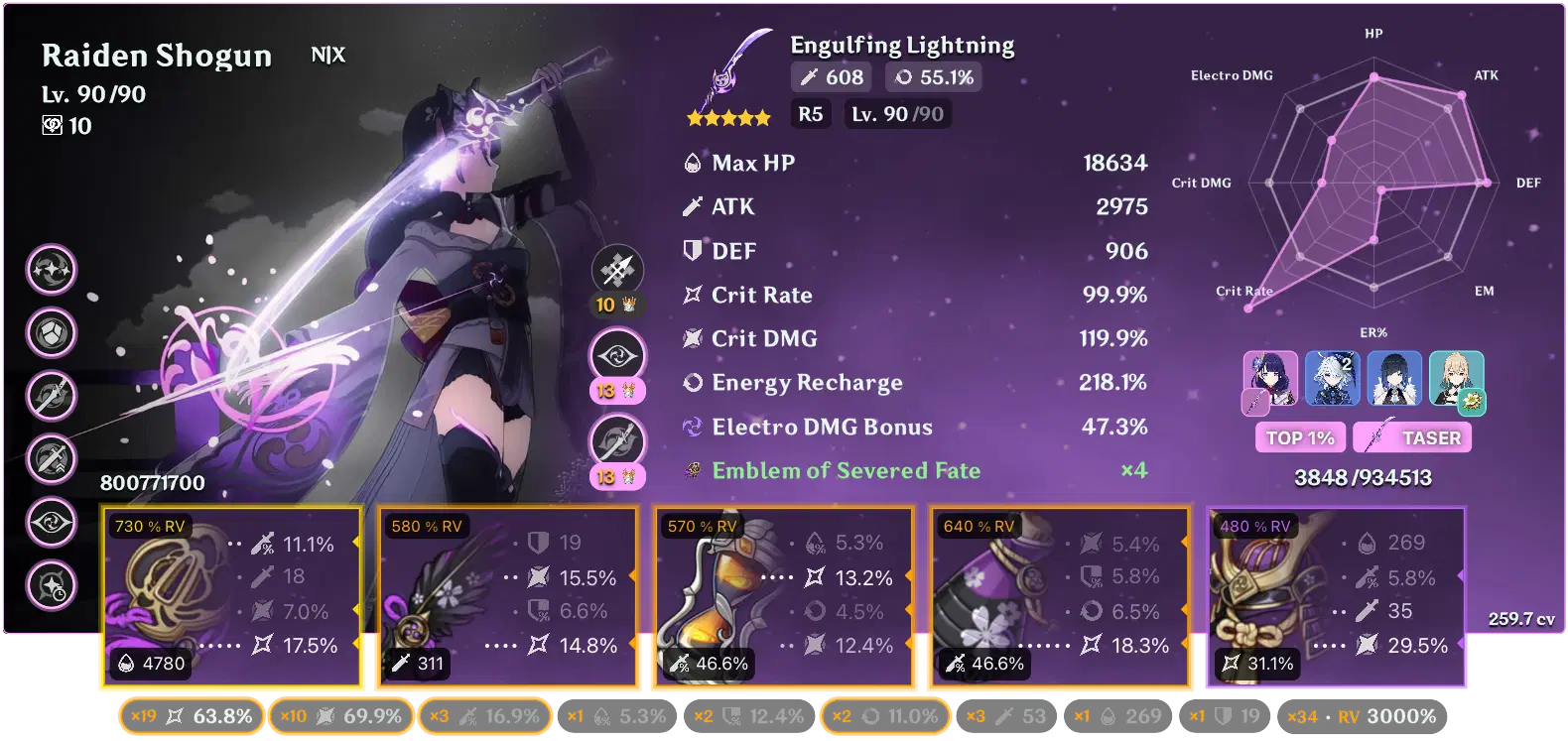
Task: Click the TOP 1% badge
Action: click(x=1300, y=436)
